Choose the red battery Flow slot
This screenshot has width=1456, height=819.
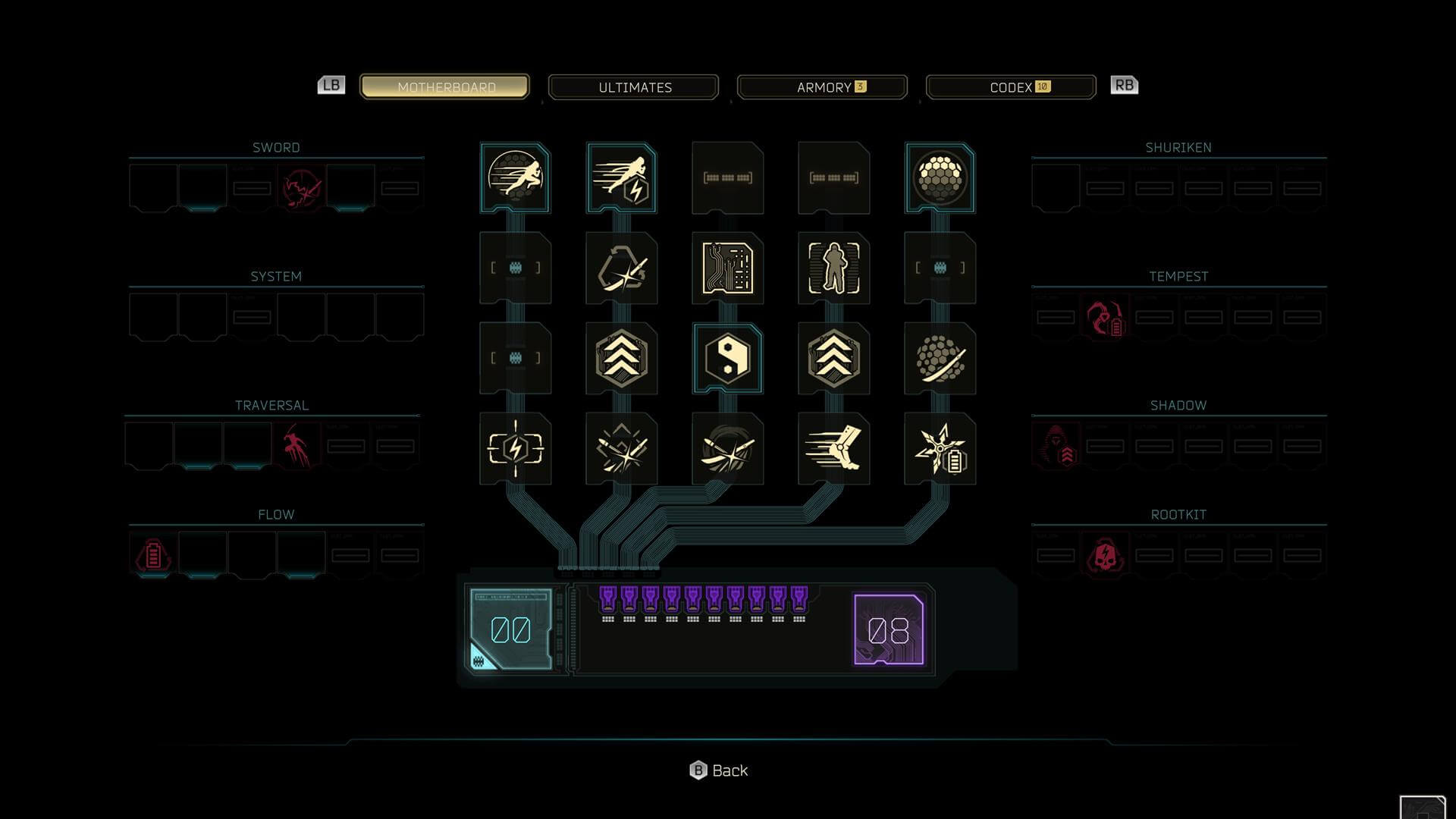point(153,556)
